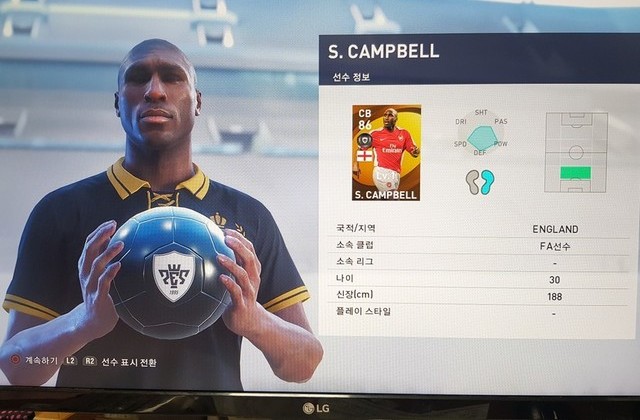The image size is (640, 420).
Task: Click the preferred foot icon
Action: 480,181
